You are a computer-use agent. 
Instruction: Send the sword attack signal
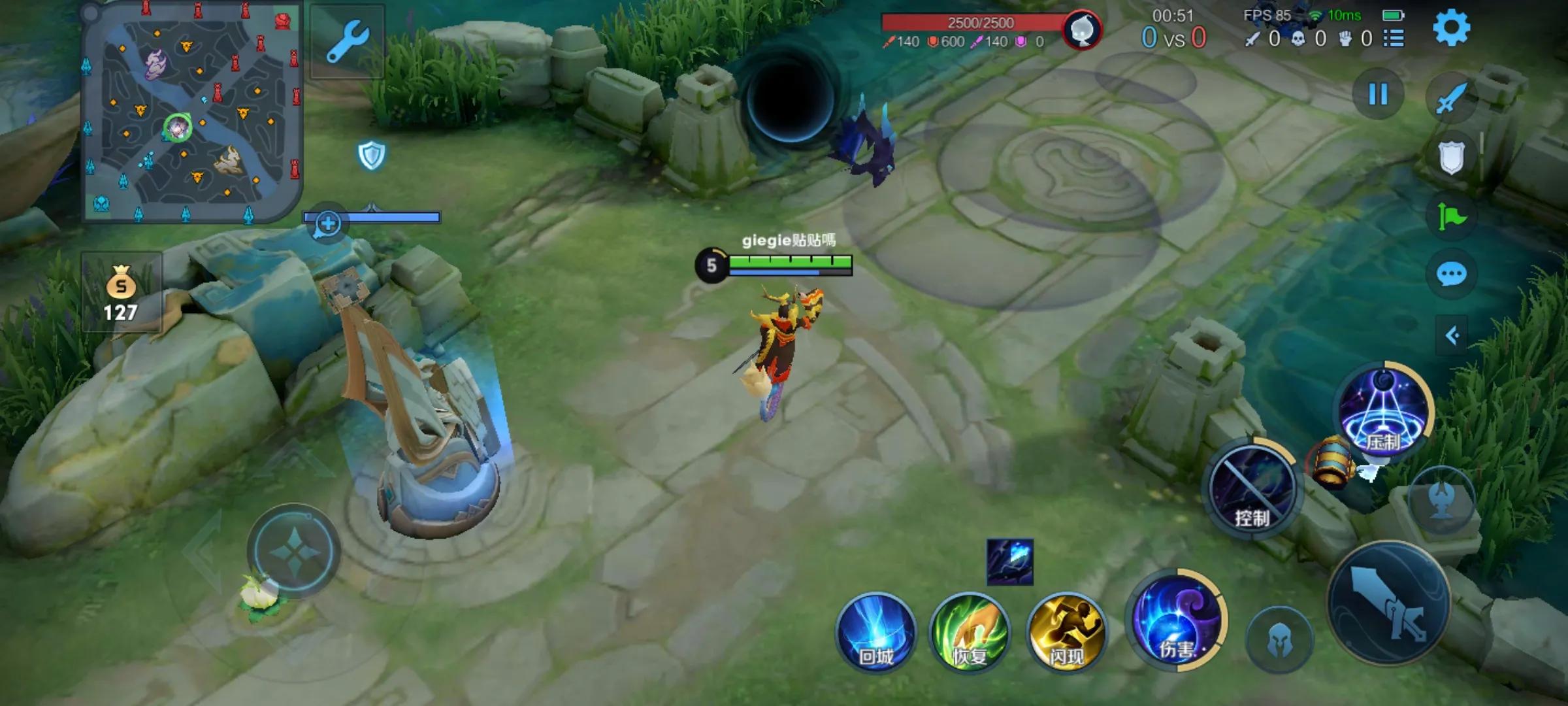tap(1451, 99)
